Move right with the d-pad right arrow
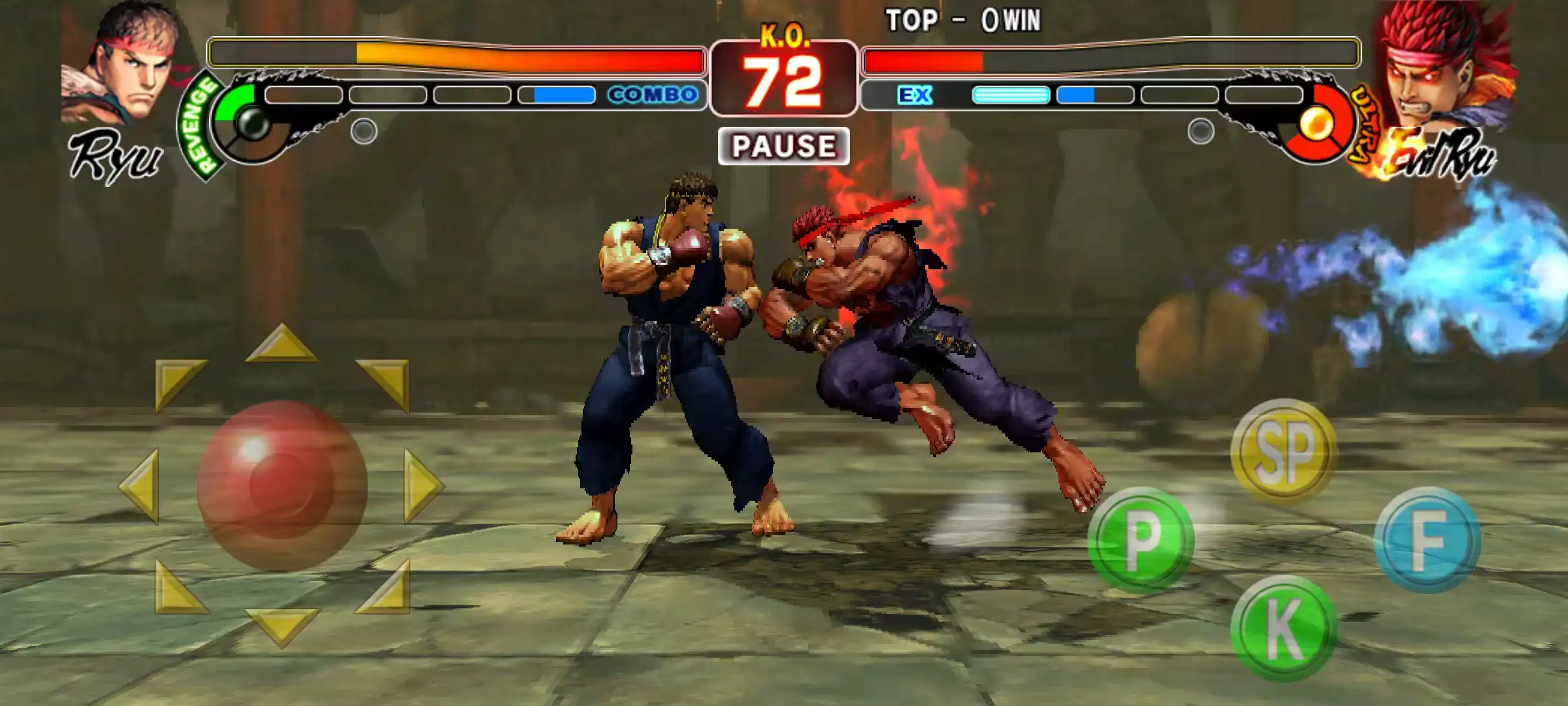 pos(423,485)
